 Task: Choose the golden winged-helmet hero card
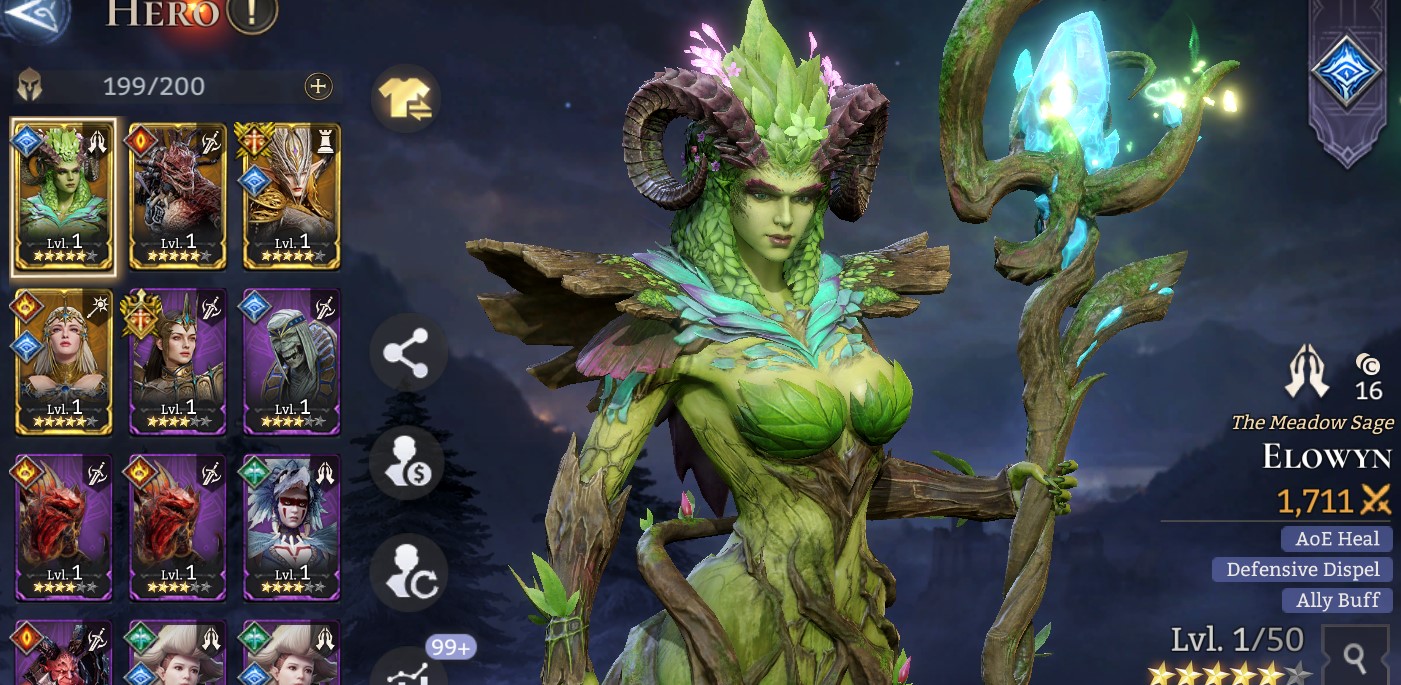pyautogui.click(x=292, y=197)
